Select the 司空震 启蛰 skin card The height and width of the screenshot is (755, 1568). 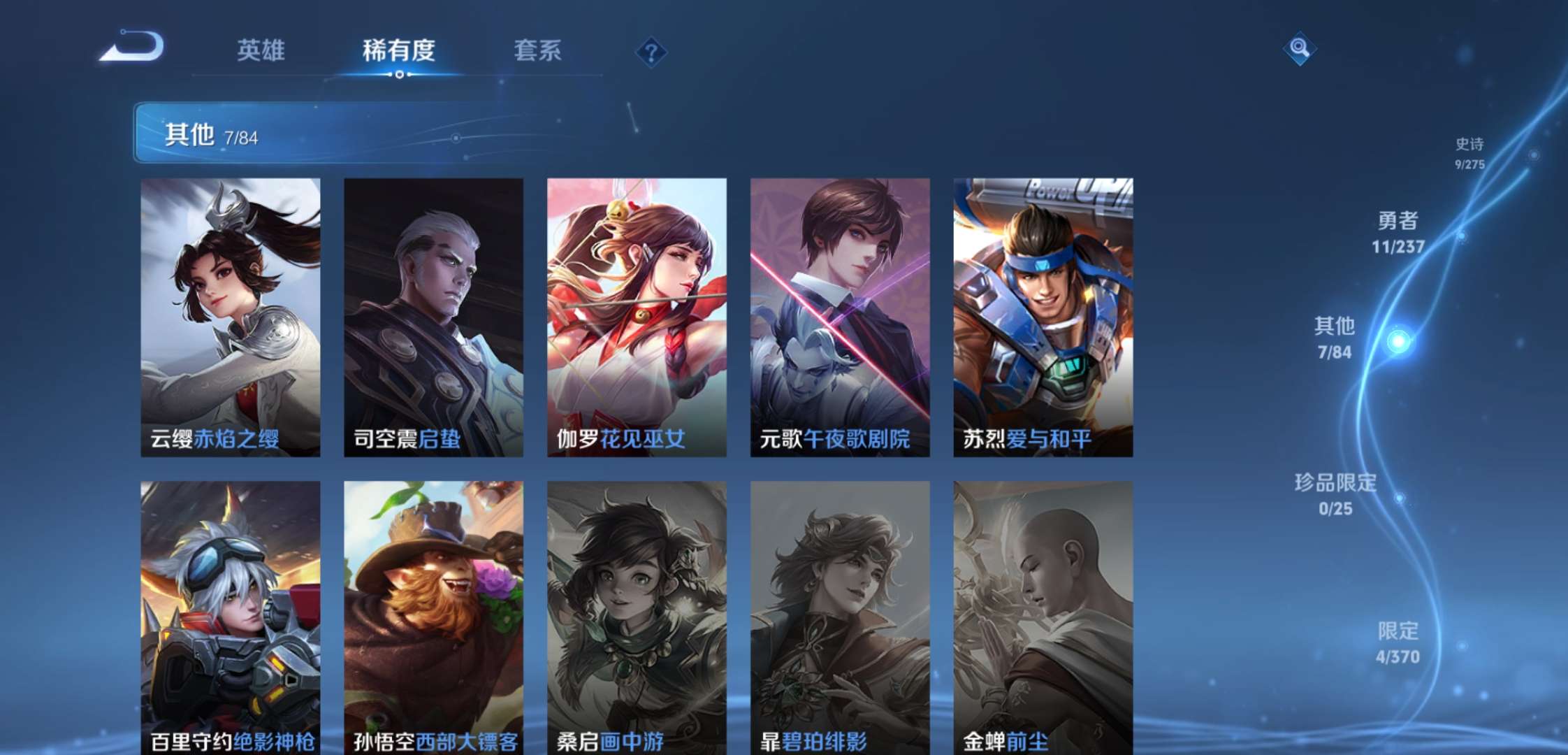point(433,315)
